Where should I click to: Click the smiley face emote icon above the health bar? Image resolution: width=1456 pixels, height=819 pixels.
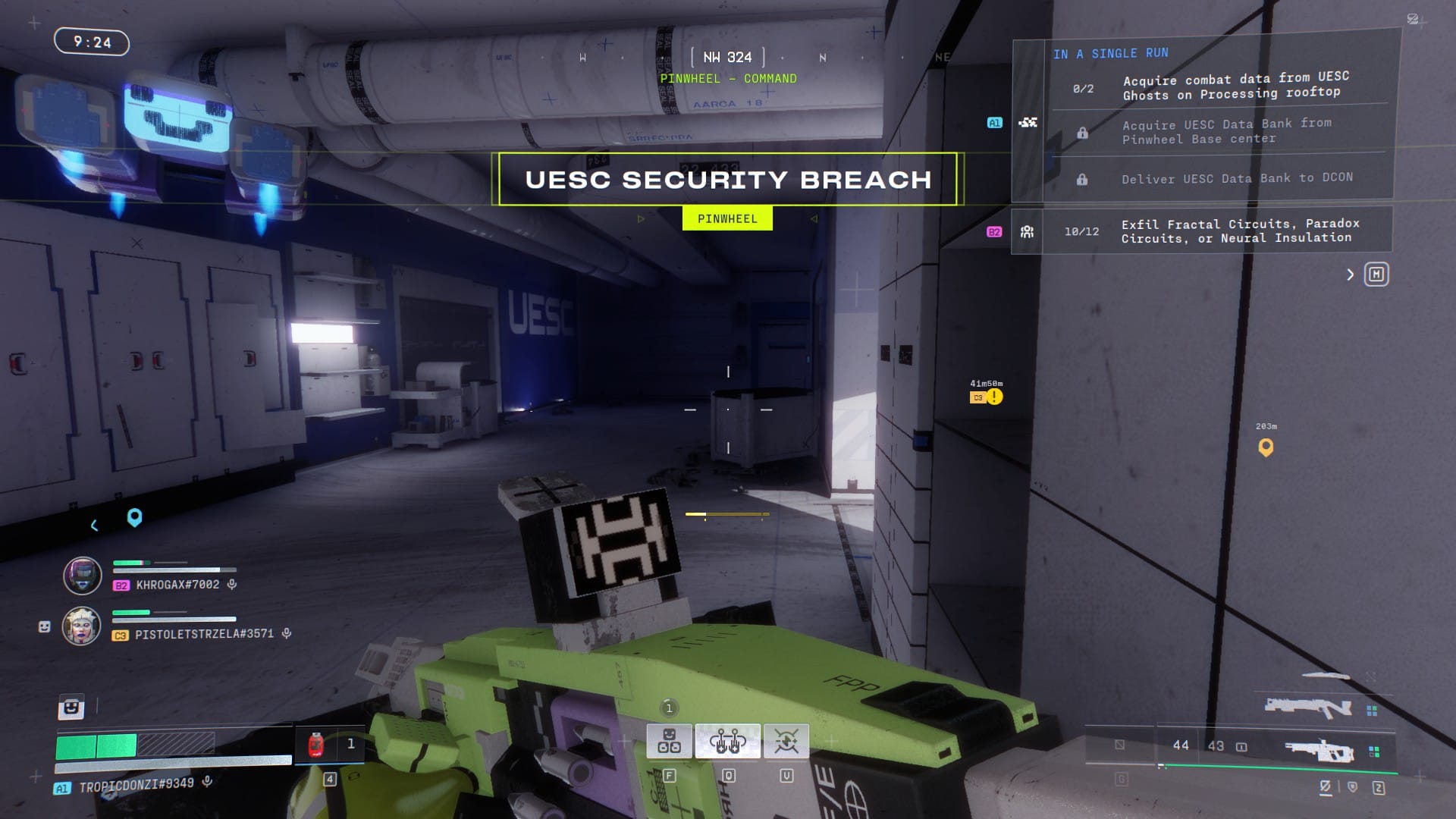(71, 708)
